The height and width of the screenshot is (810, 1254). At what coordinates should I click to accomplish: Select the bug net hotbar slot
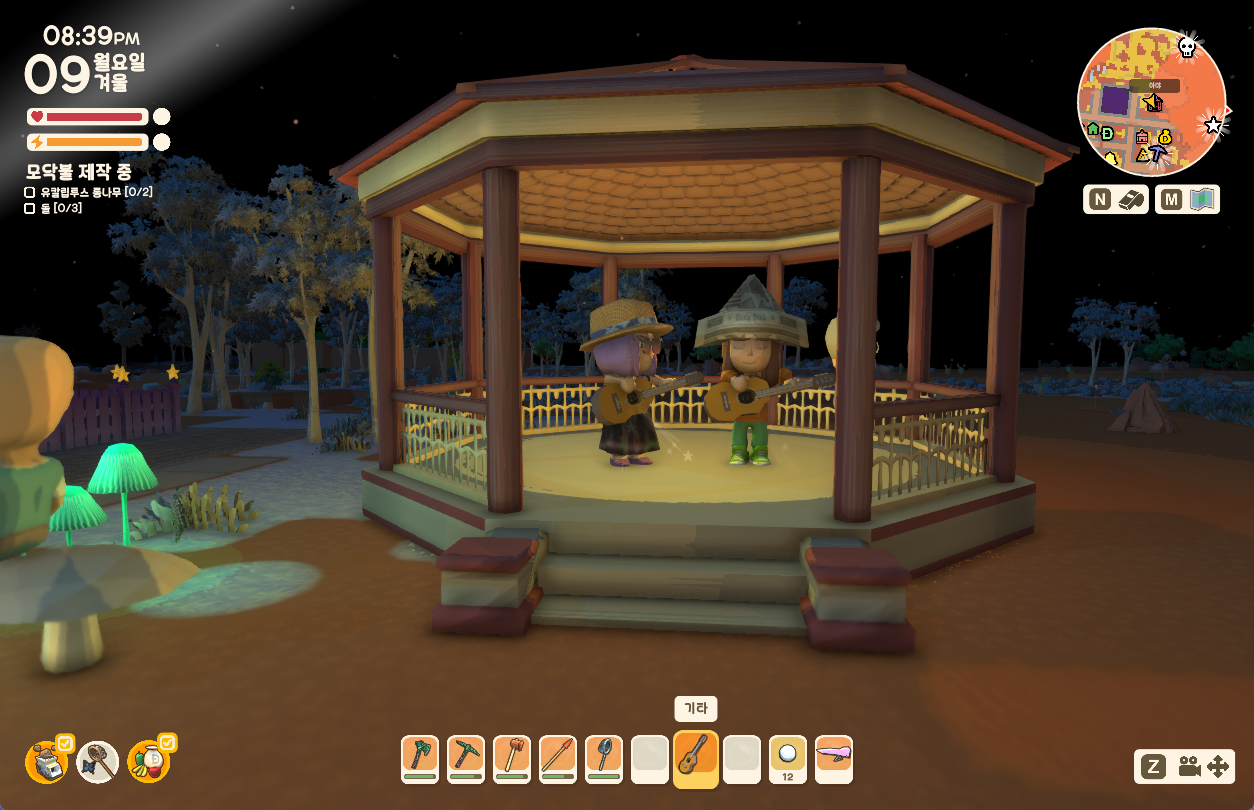coord(604,759)
